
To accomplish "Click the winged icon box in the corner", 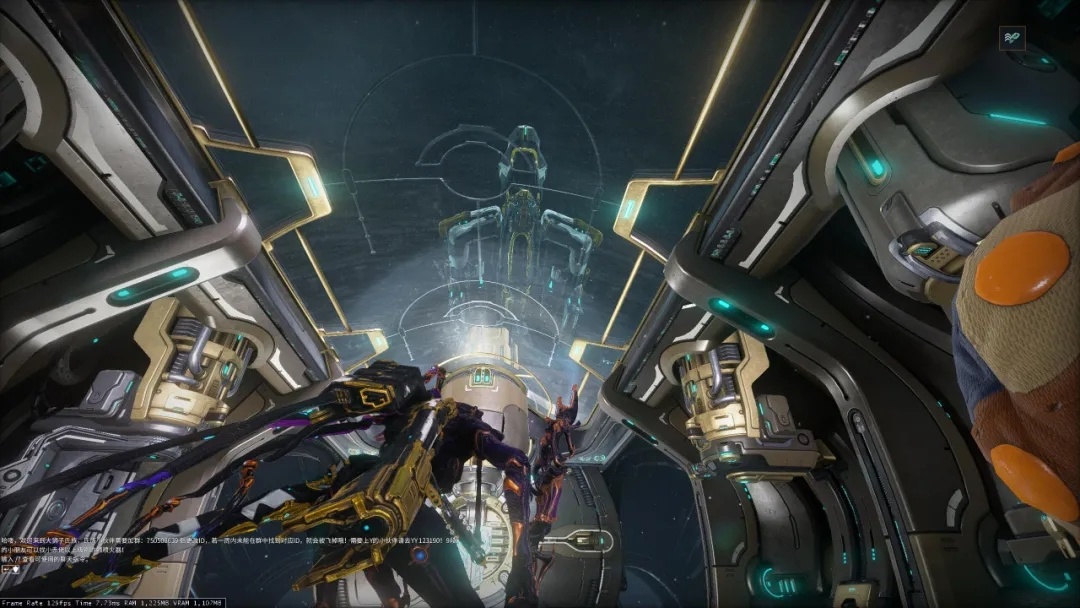I will 1013,38.
